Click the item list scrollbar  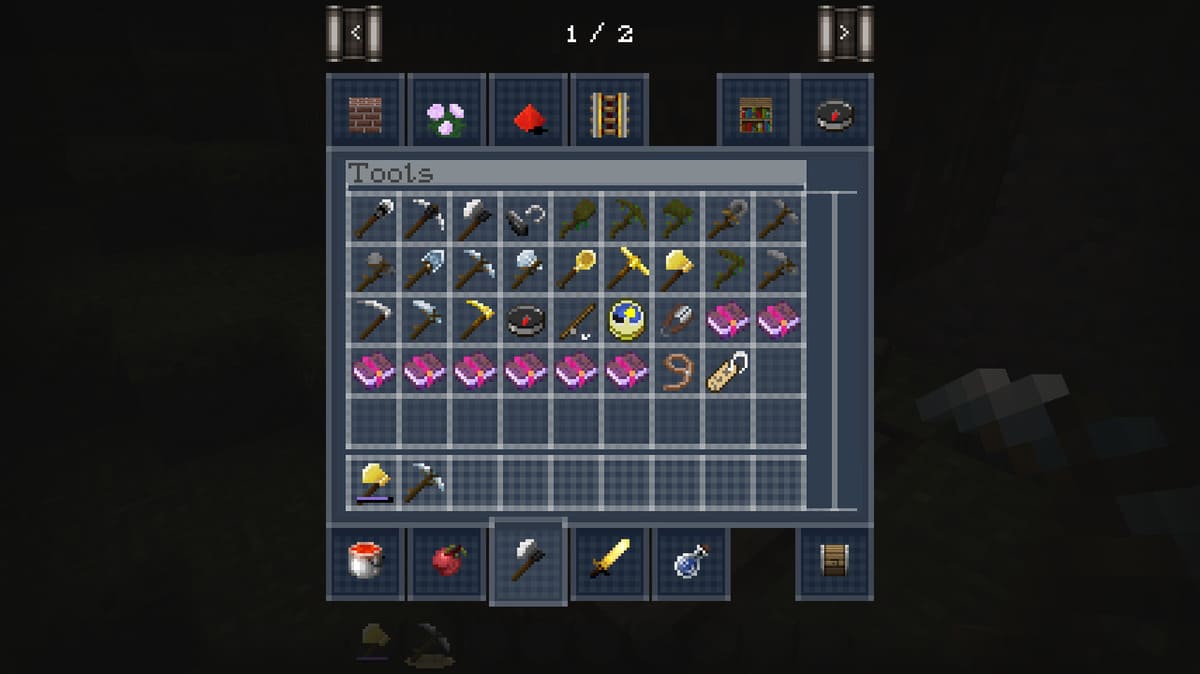tap(832, 350)
